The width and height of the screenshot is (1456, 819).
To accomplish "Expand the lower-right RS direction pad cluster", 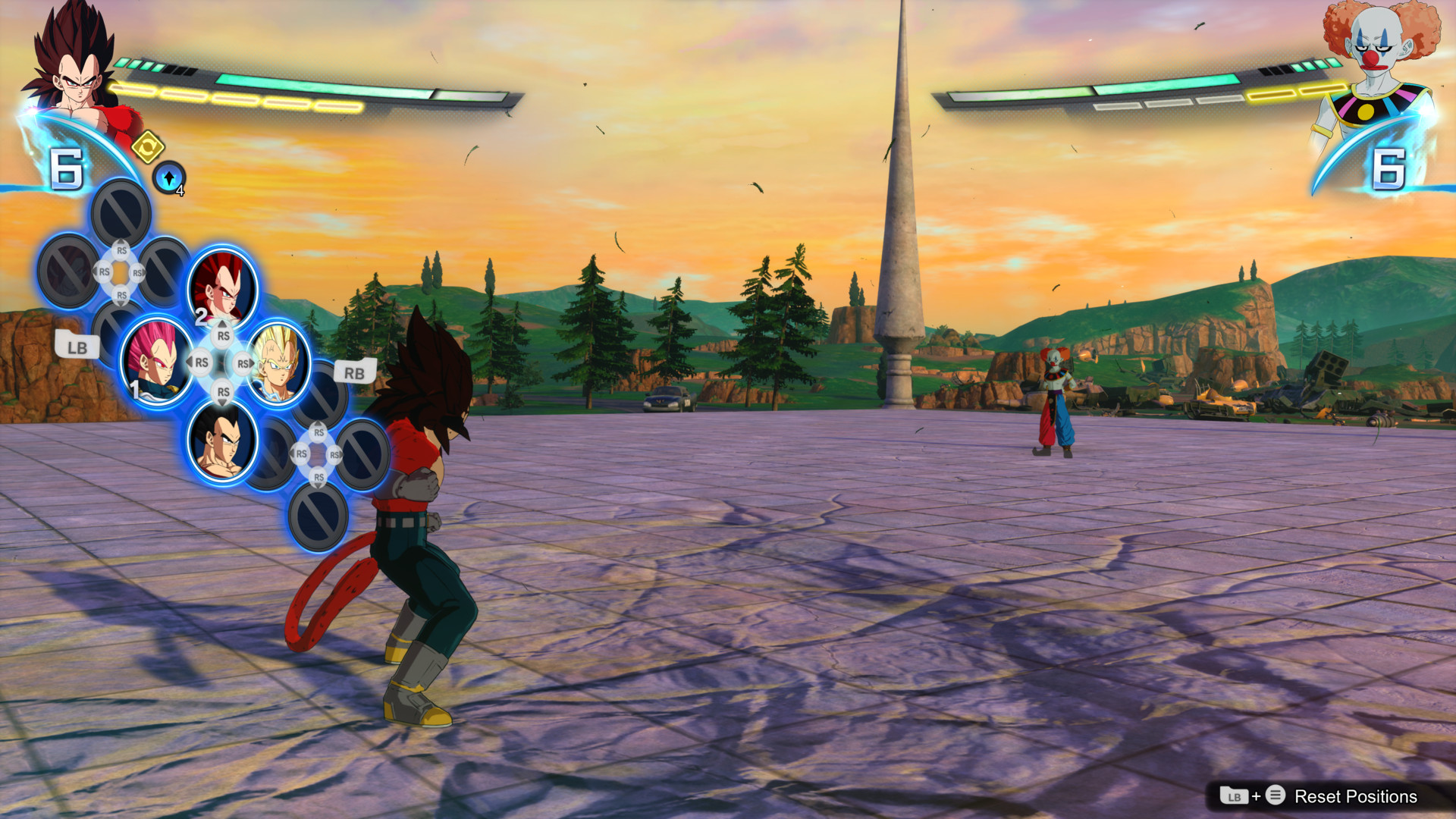I will (x=316, y=453).
